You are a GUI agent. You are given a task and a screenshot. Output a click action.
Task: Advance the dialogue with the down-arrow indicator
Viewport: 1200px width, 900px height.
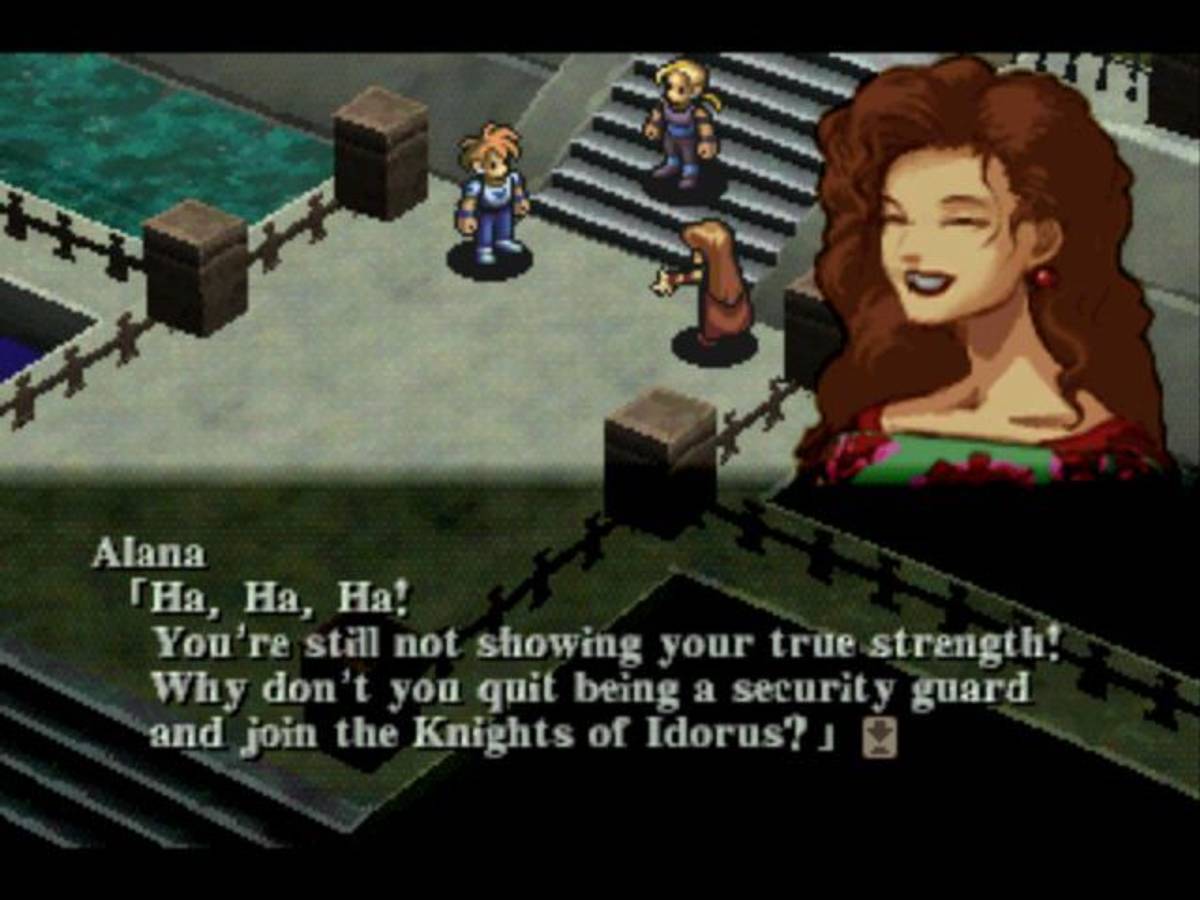(x=880, y=738)
